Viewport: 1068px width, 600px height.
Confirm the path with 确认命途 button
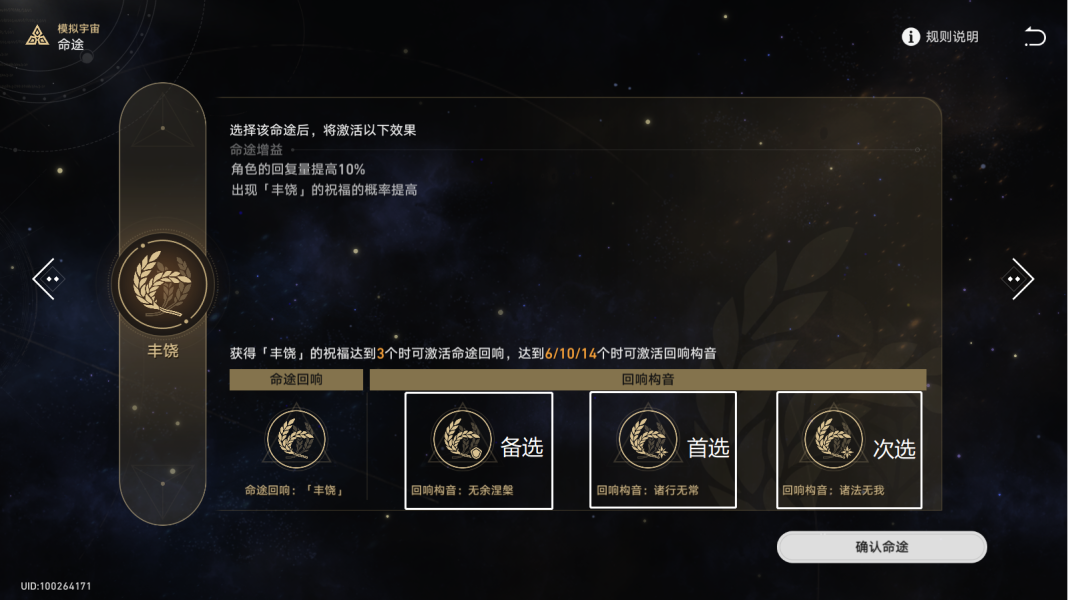pos(881,547)
